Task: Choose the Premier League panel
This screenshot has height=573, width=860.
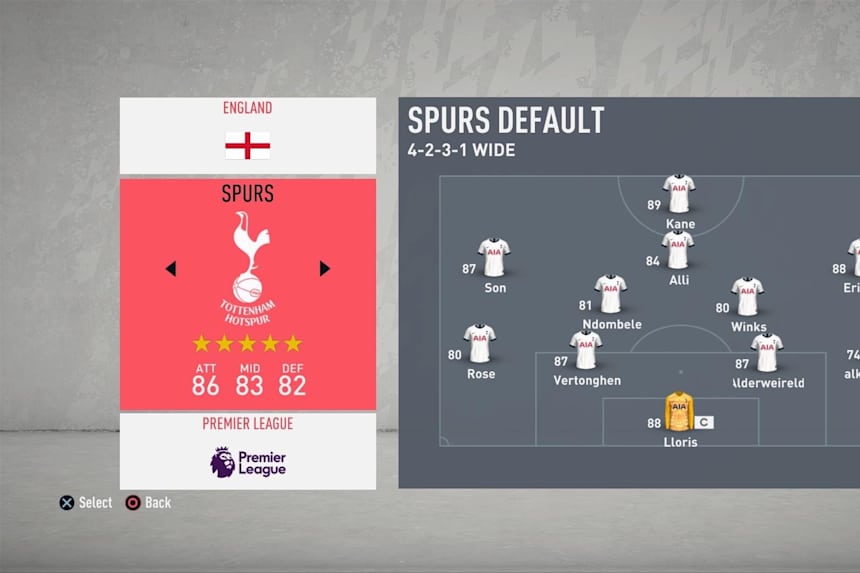Action: click(x=247, y=450)
